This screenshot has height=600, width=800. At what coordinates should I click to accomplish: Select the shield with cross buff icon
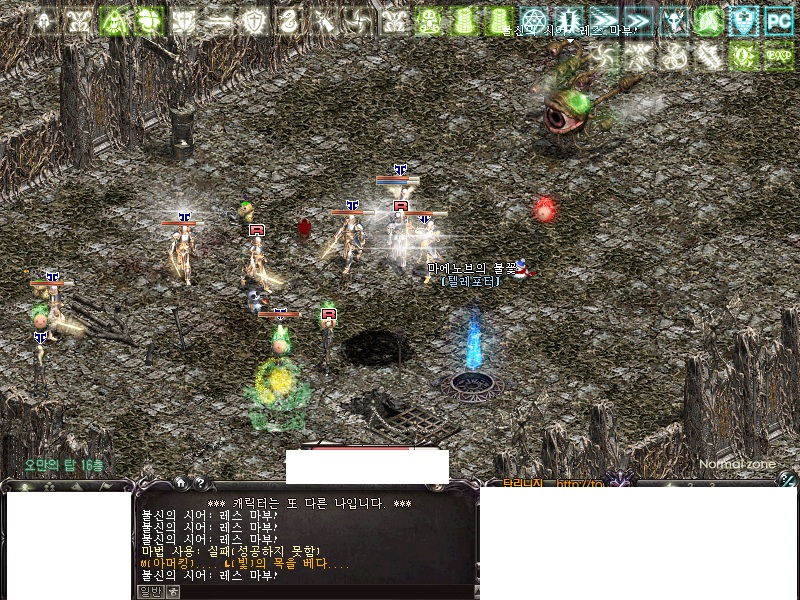tap(255, 20)
